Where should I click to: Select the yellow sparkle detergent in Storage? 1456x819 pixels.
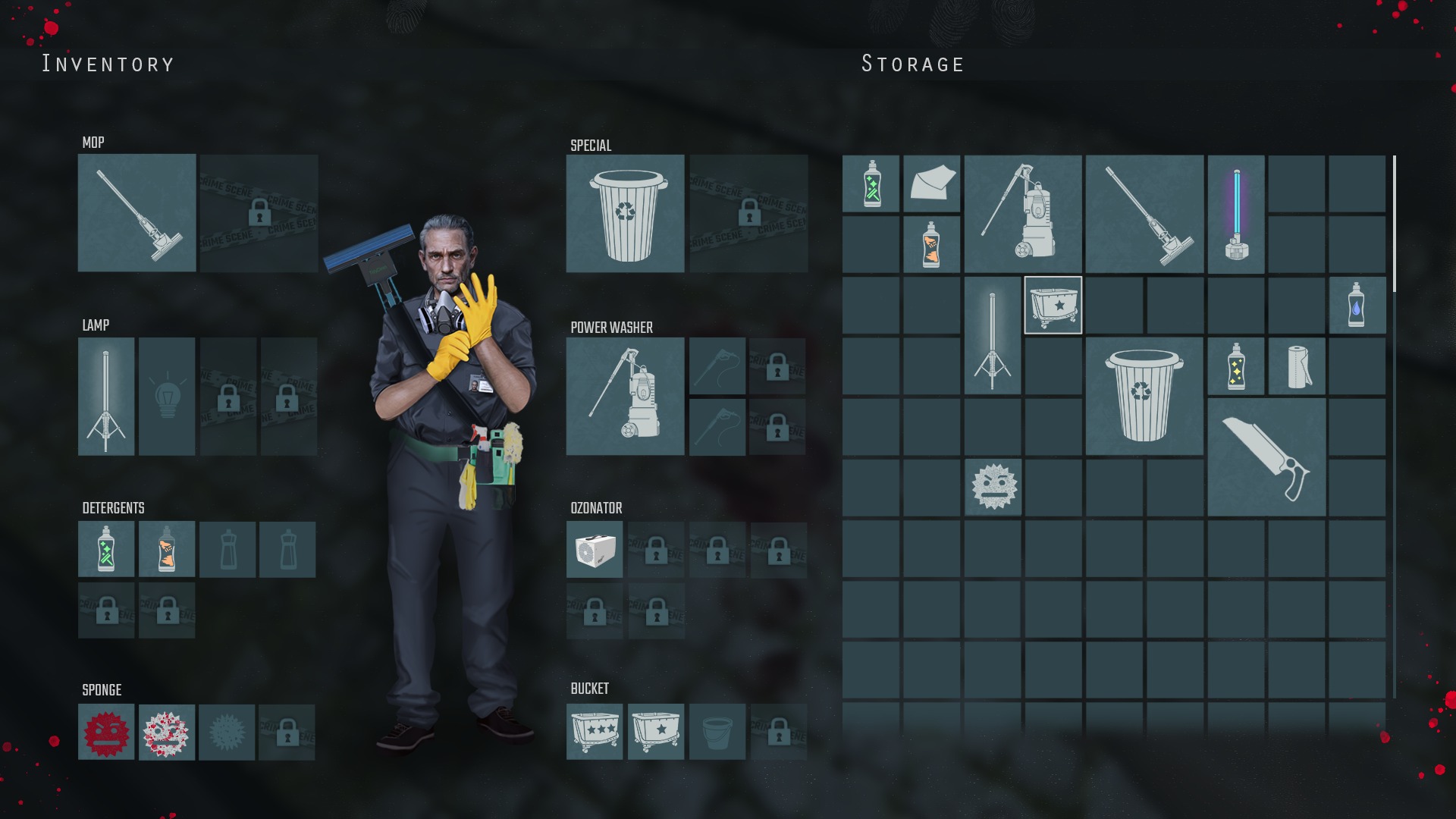pos(1236,366)
